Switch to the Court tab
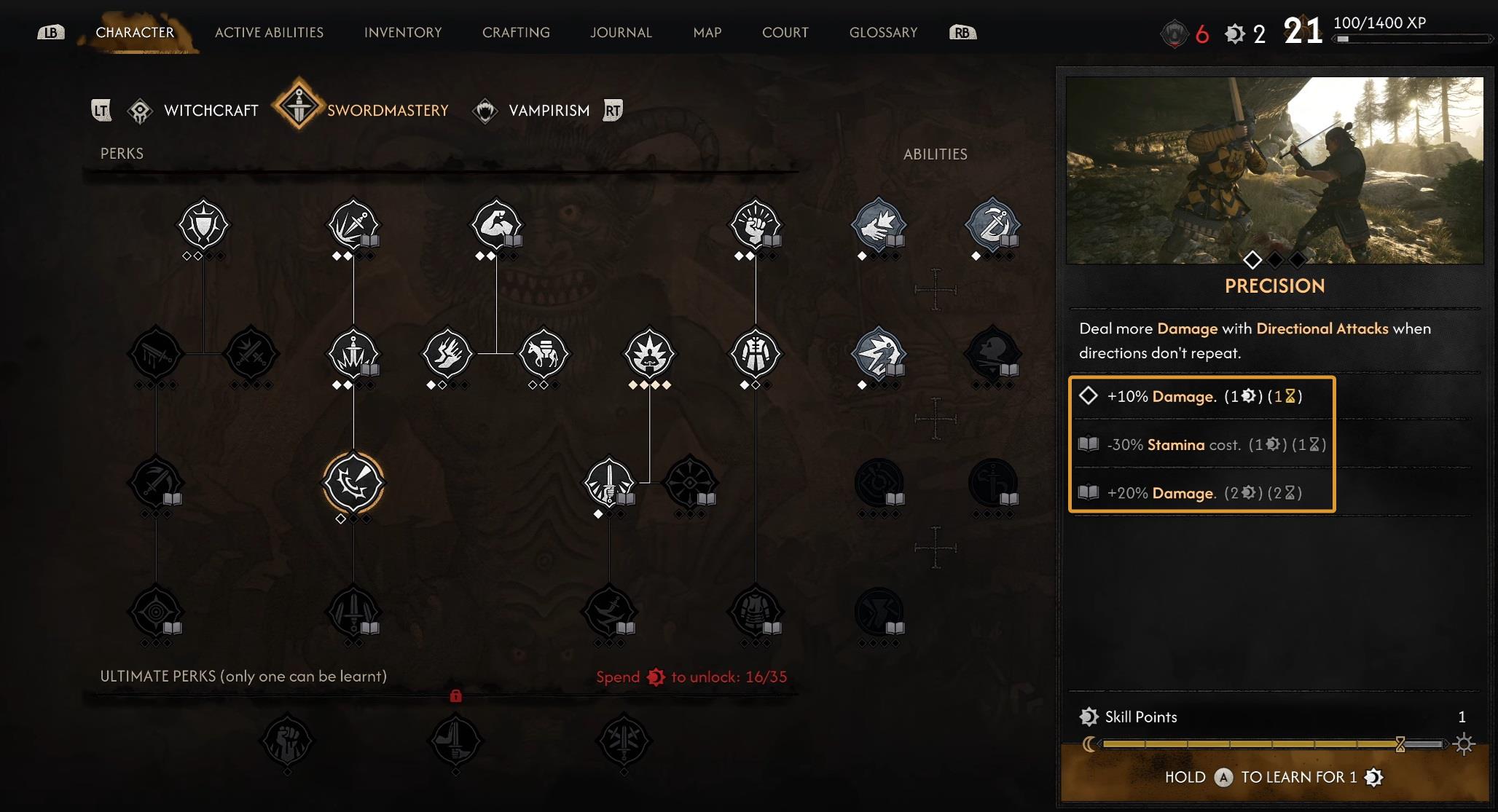 click(x=785, y=33)
